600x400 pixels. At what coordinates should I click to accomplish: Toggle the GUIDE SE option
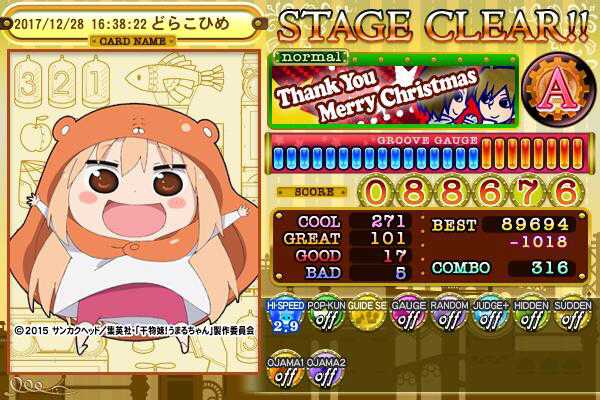coord(367,318)
